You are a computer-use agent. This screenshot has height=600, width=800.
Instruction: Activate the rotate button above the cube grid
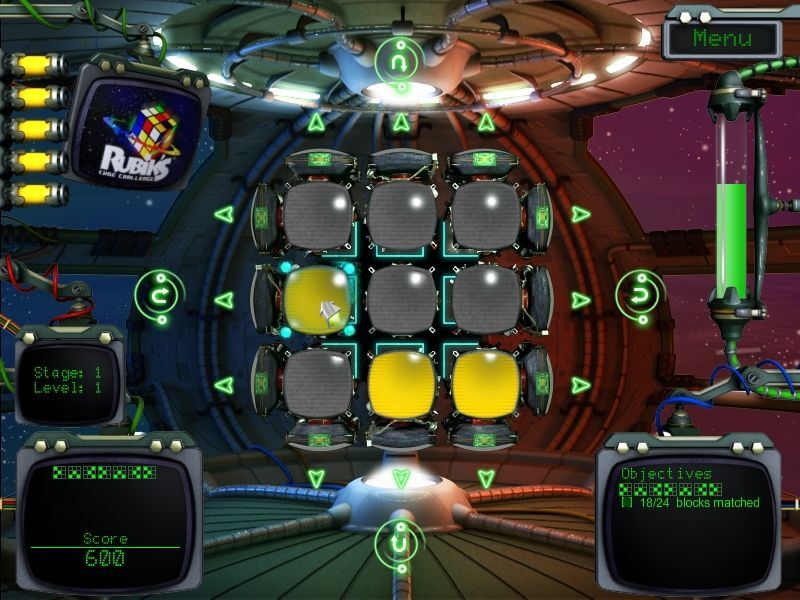(400, 62)
